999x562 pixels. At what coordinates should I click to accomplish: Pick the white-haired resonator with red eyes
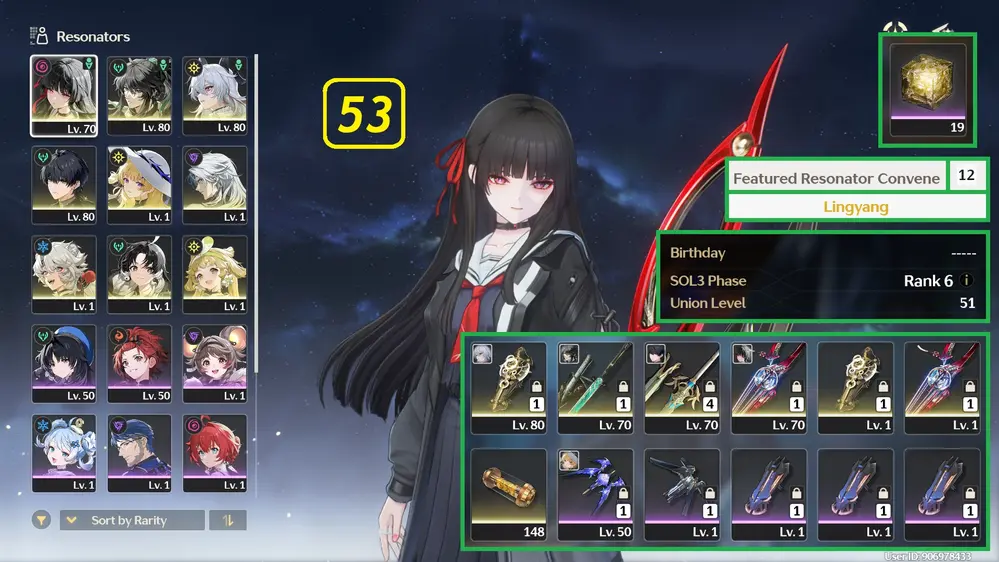click(x=214, y=95)
